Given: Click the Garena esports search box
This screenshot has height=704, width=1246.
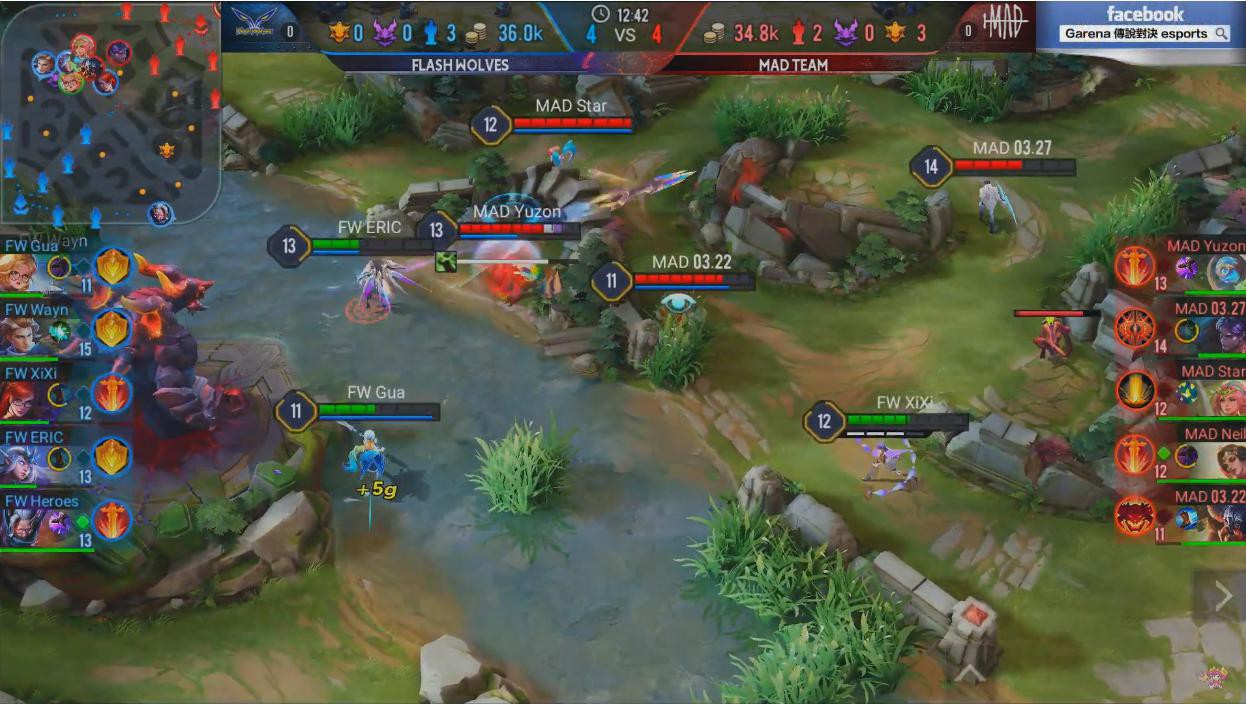Looking at the screenshot, I should [1145, 34].
